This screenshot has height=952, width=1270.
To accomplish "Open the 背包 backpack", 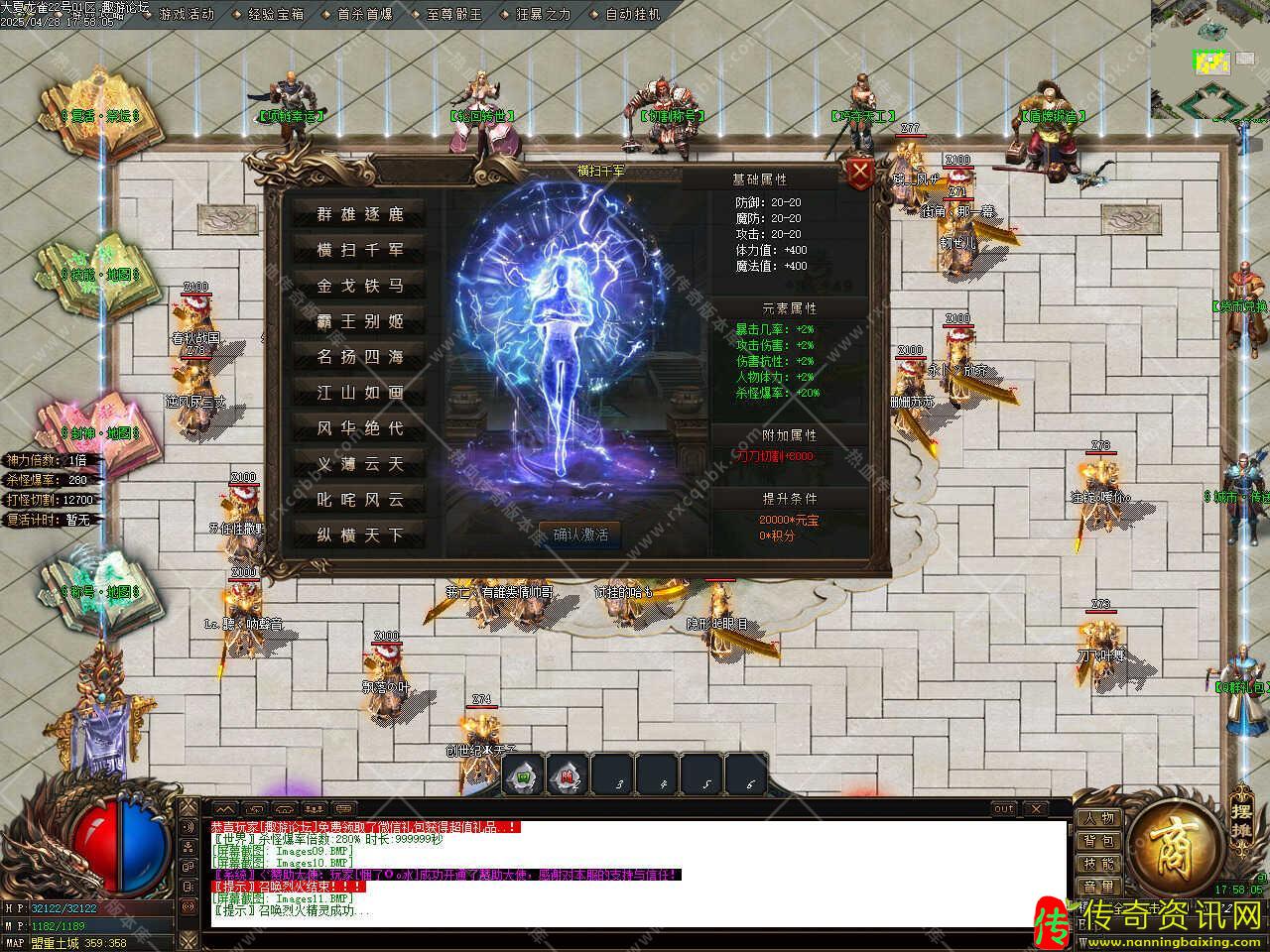I will (1098, 842).
